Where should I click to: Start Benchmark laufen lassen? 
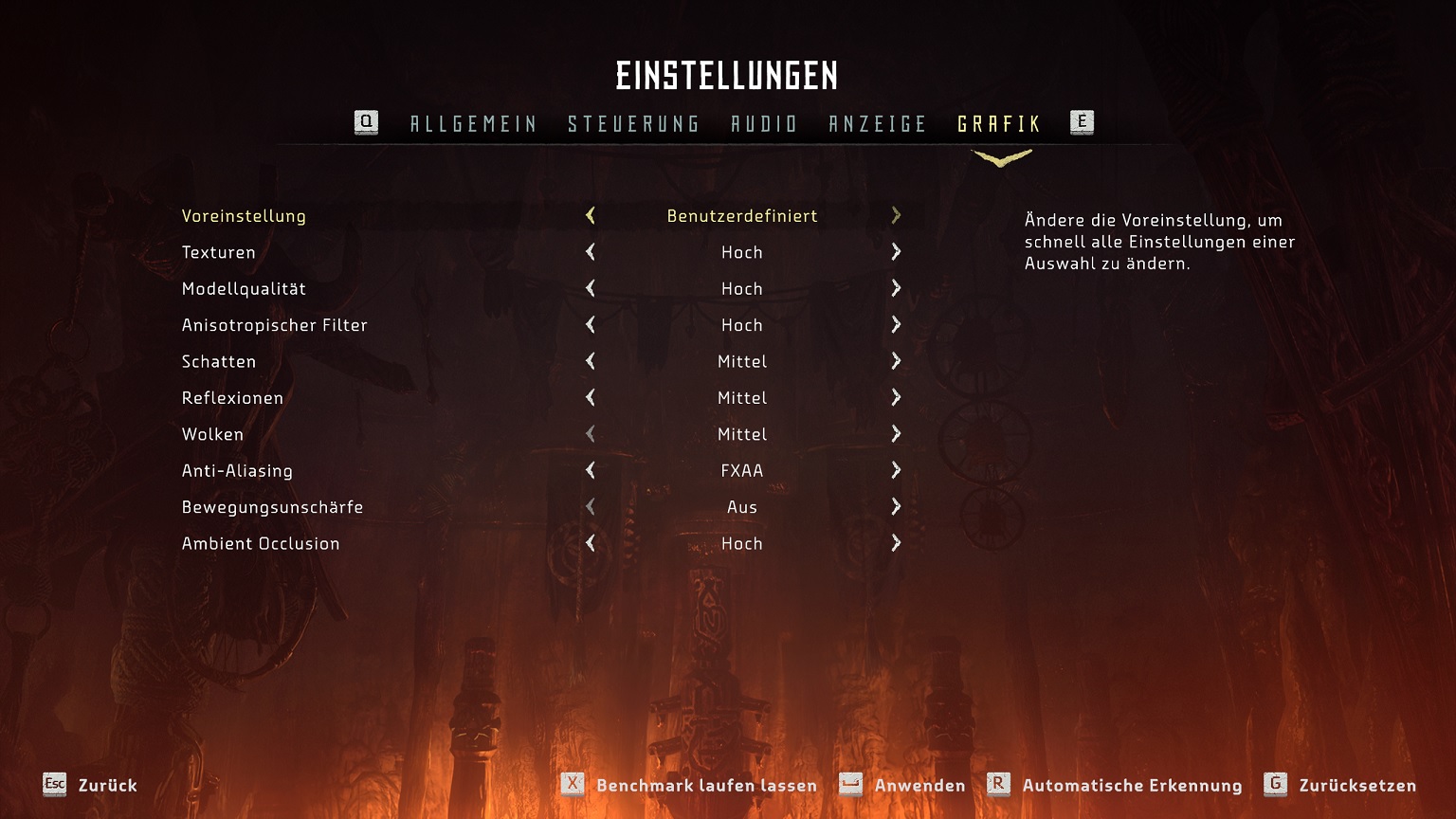tap(706, 785)
